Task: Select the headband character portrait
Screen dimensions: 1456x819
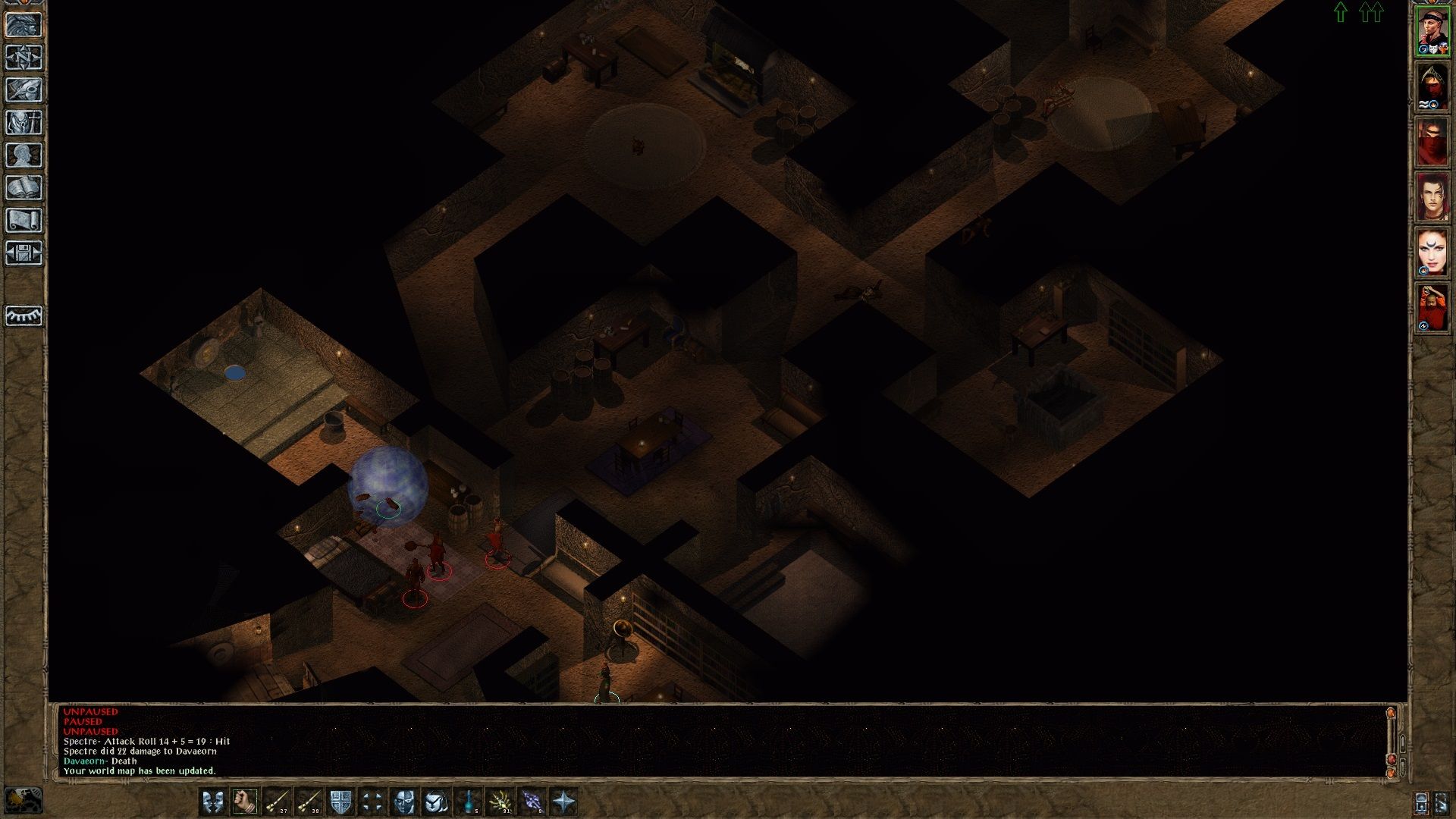Action: coord(1432,32)
